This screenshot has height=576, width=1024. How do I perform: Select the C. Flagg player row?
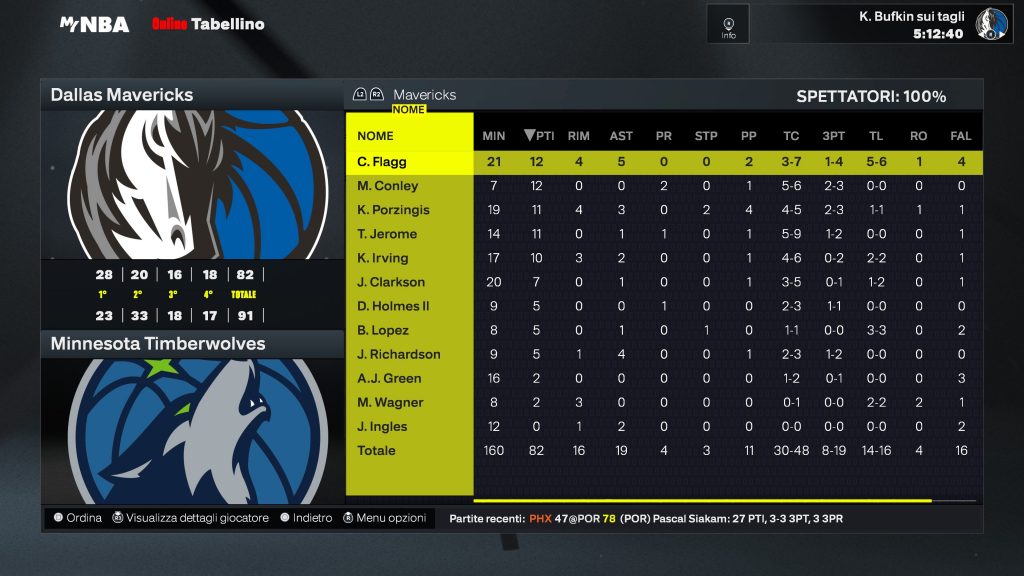point(382,162)
